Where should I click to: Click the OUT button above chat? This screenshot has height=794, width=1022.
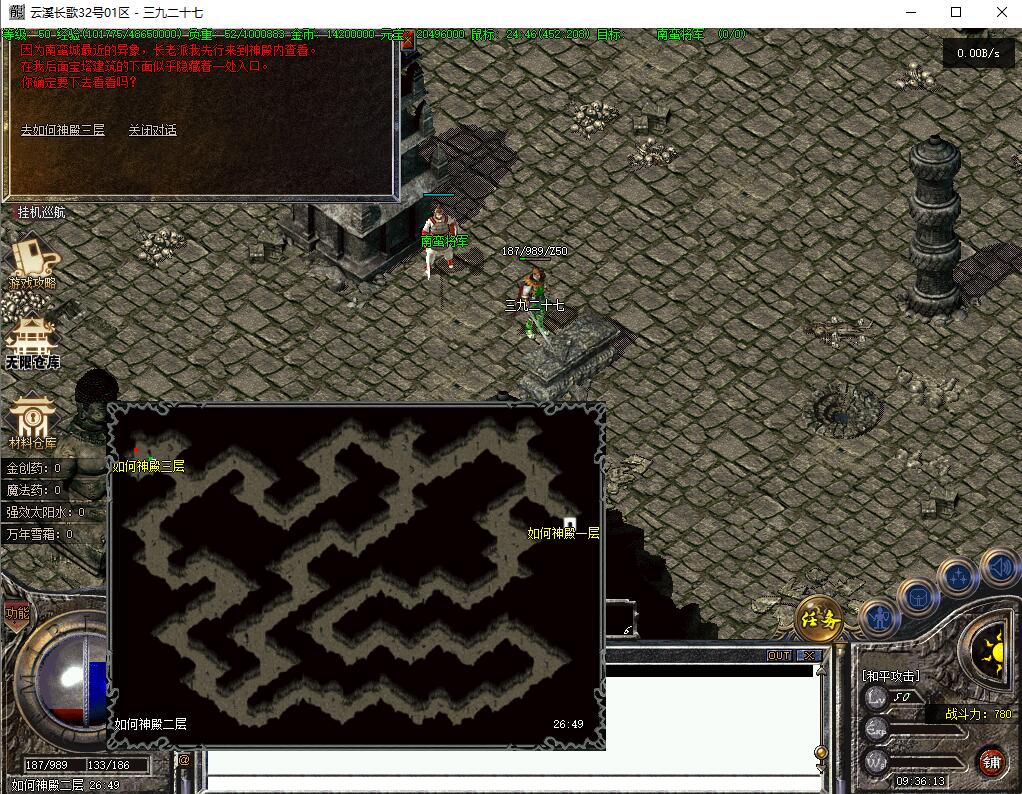[779, 656]
